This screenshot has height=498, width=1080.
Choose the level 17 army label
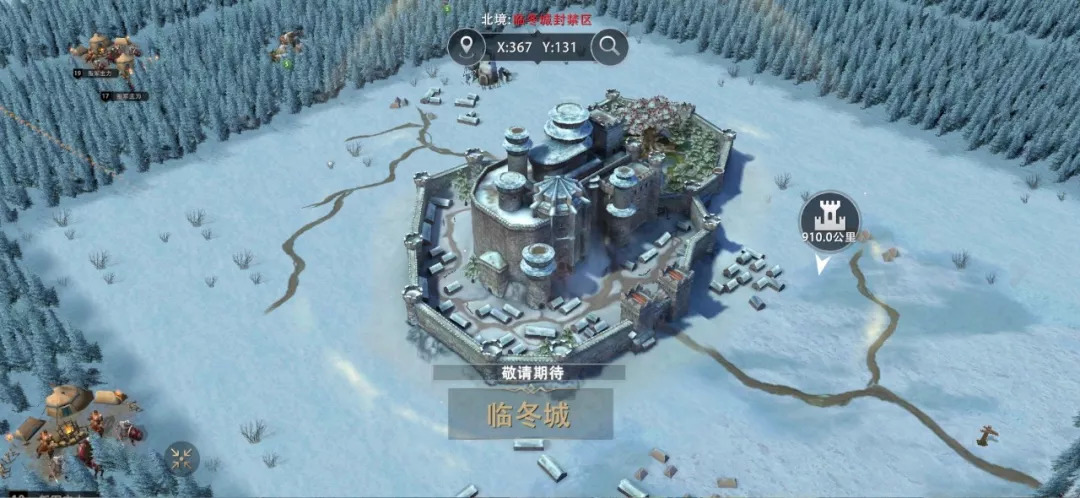point(123,96)
